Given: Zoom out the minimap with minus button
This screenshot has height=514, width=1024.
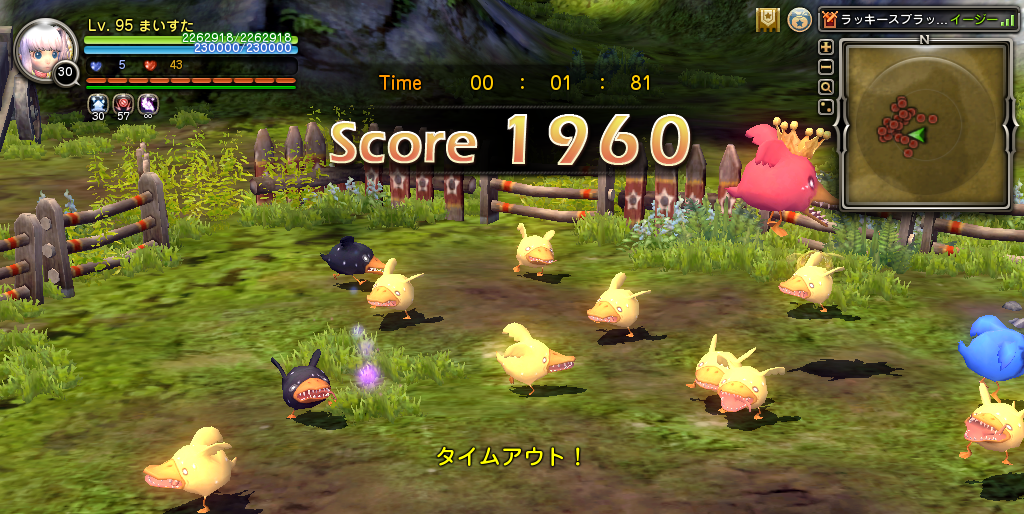Looking at the screenshot, I should tap(826, 67).
